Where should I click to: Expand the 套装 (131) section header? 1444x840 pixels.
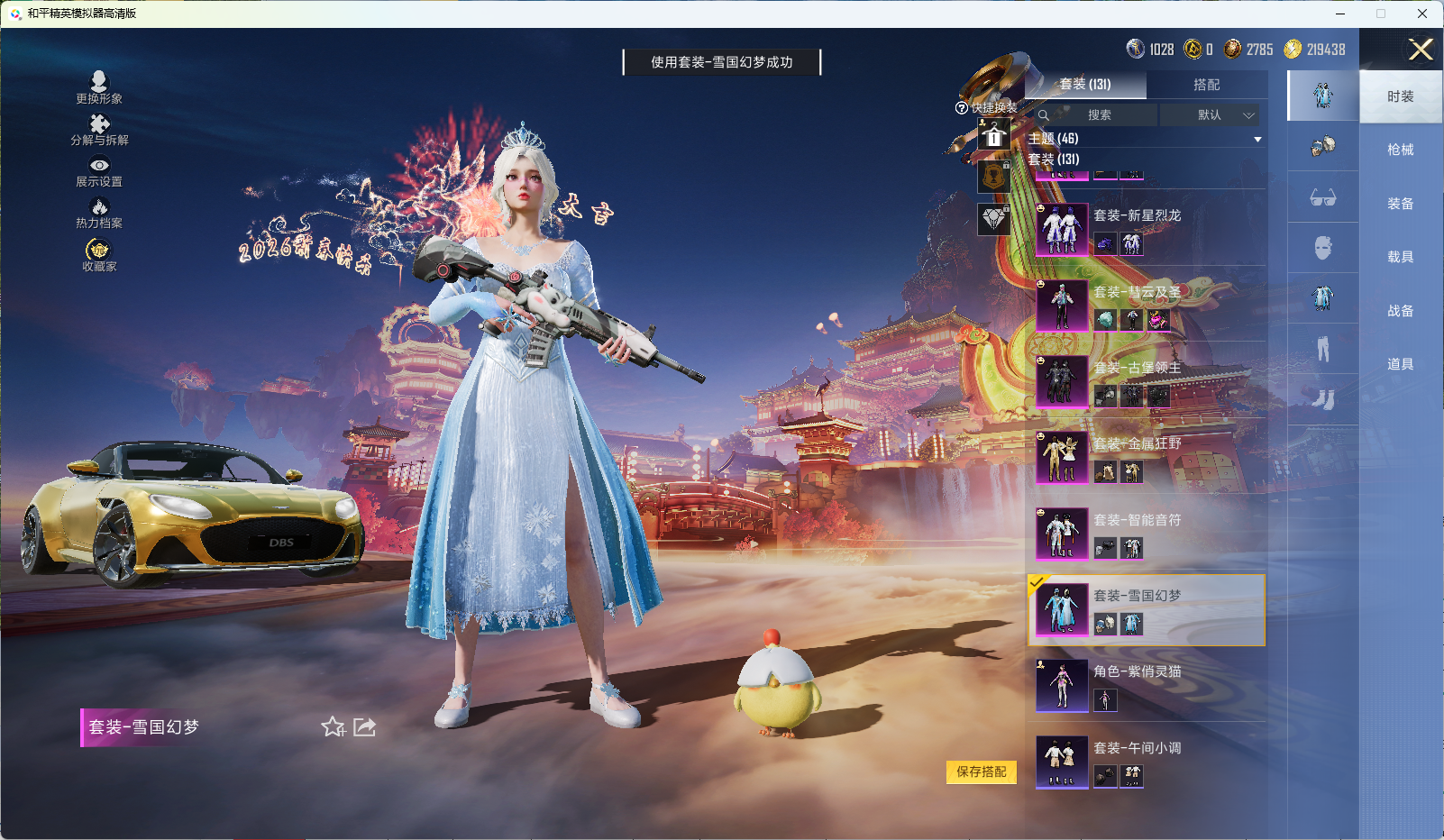[1053, 160]
